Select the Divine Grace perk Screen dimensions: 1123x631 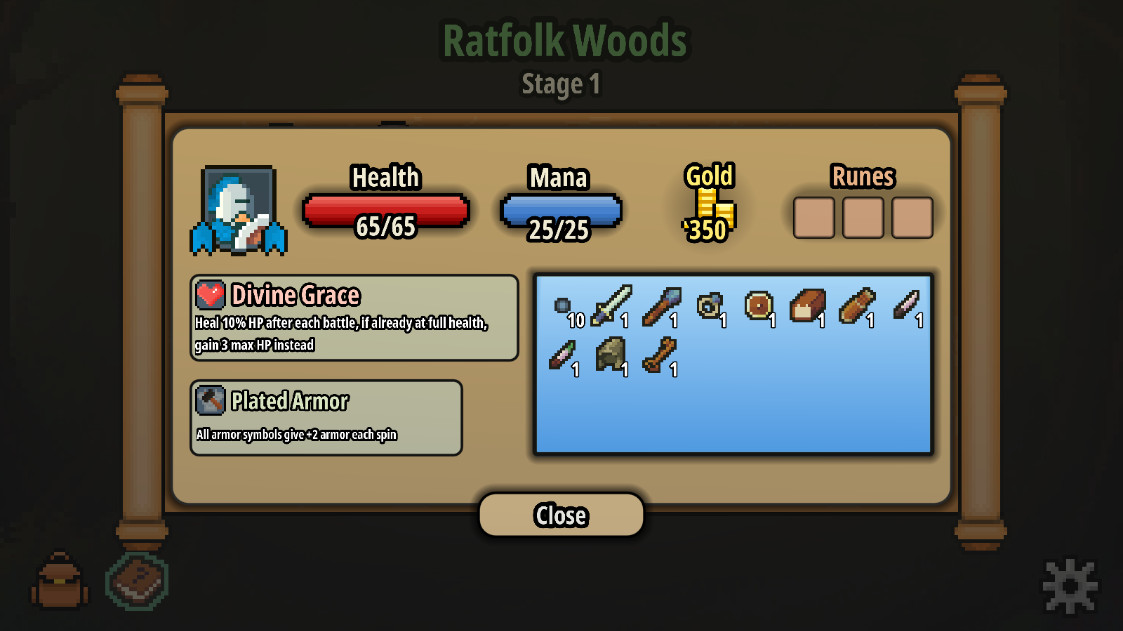[x=354, y=317]
